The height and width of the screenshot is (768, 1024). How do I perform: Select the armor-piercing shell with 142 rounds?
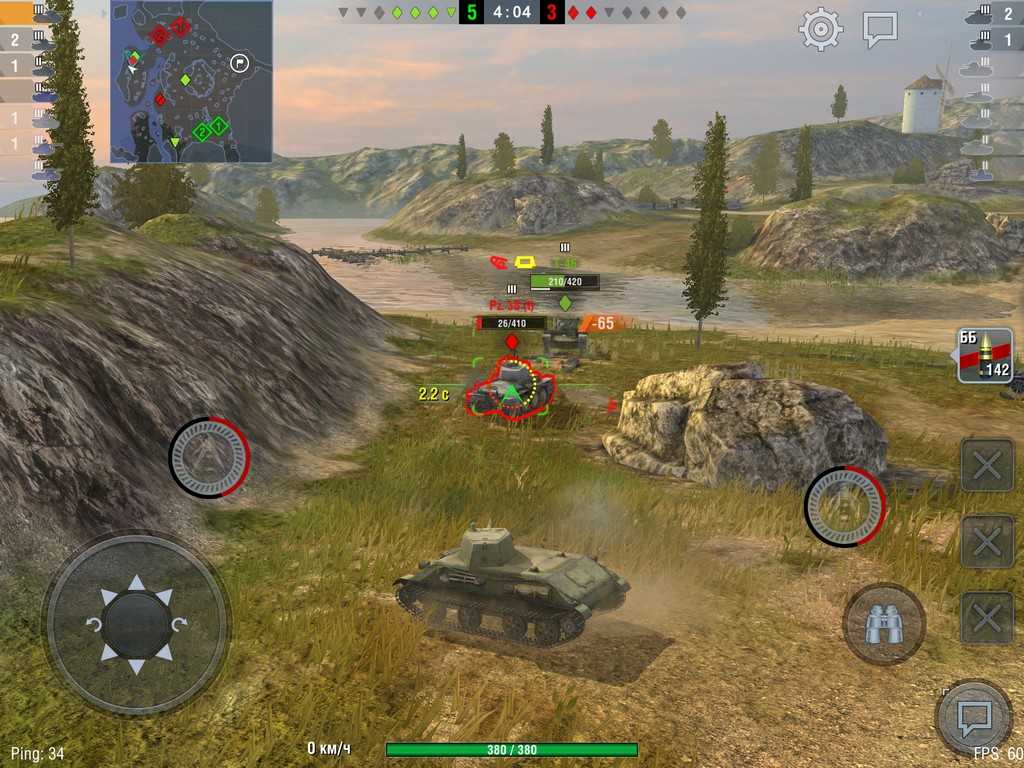(x=985, y=356)
